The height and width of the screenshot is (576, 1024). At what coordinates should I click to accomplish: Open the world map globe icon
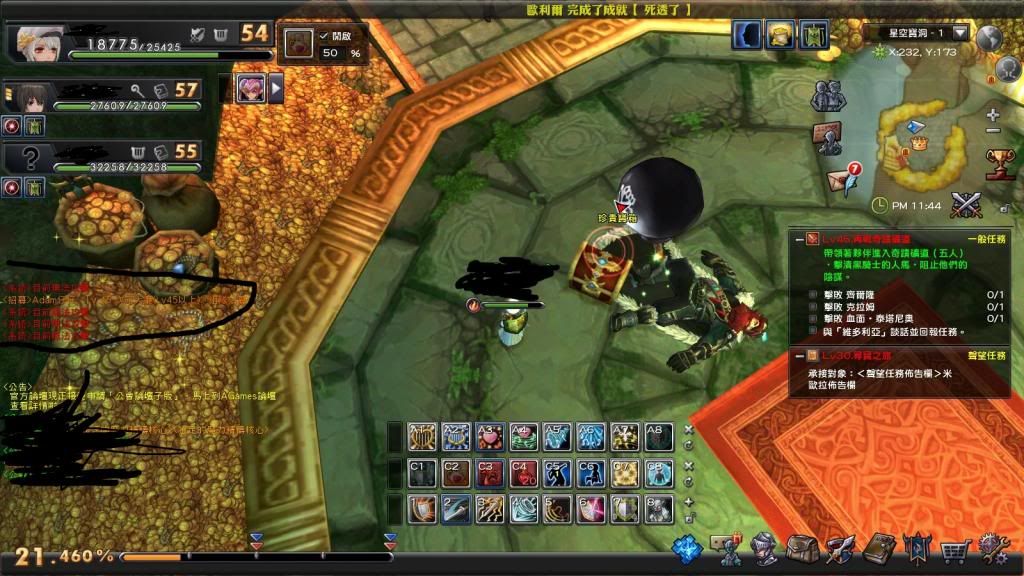pos(989,38)
